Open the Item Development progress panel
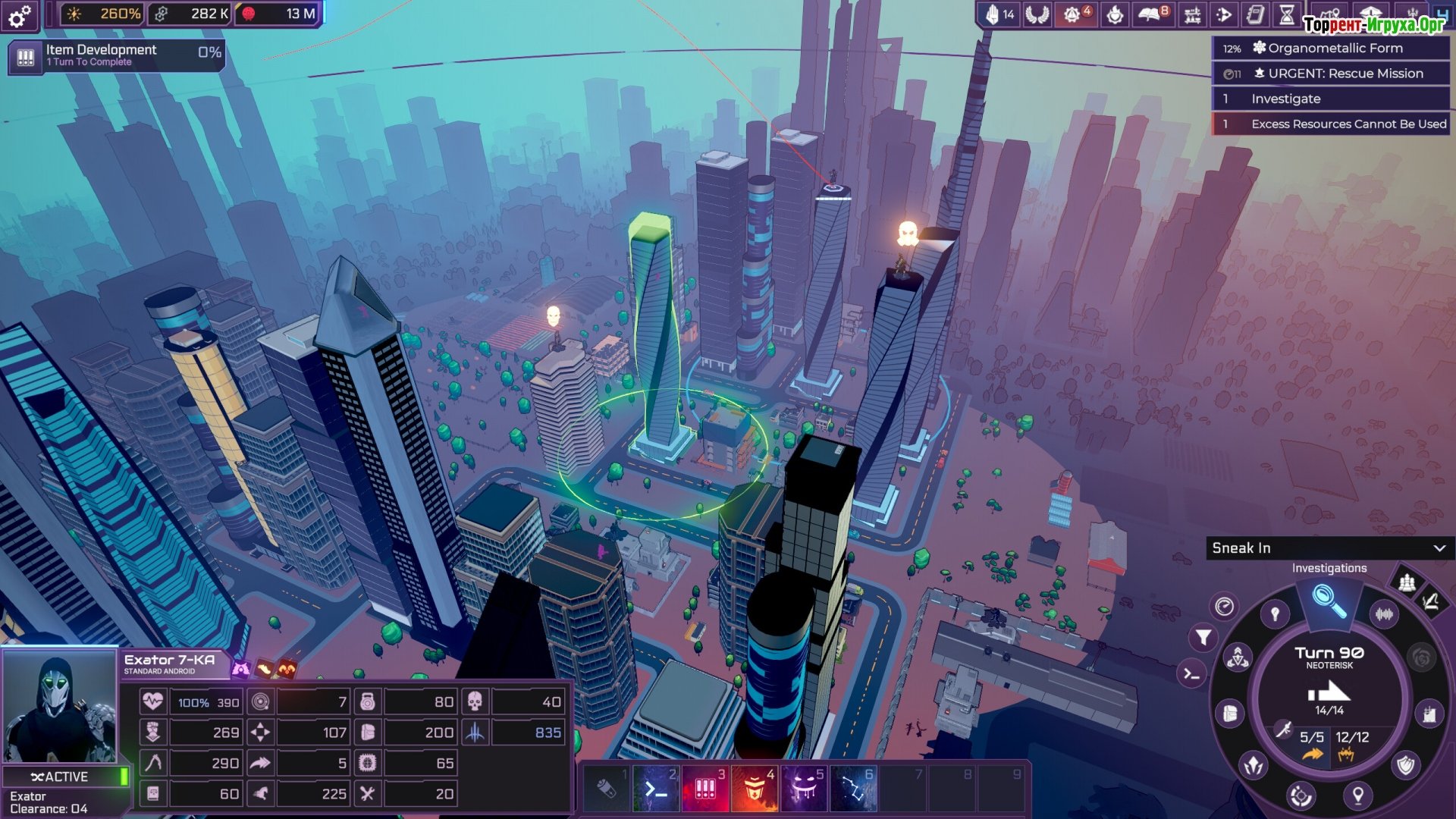Image resolution: width=1456 pixels, height=819 pixels. tap(117, 56)
